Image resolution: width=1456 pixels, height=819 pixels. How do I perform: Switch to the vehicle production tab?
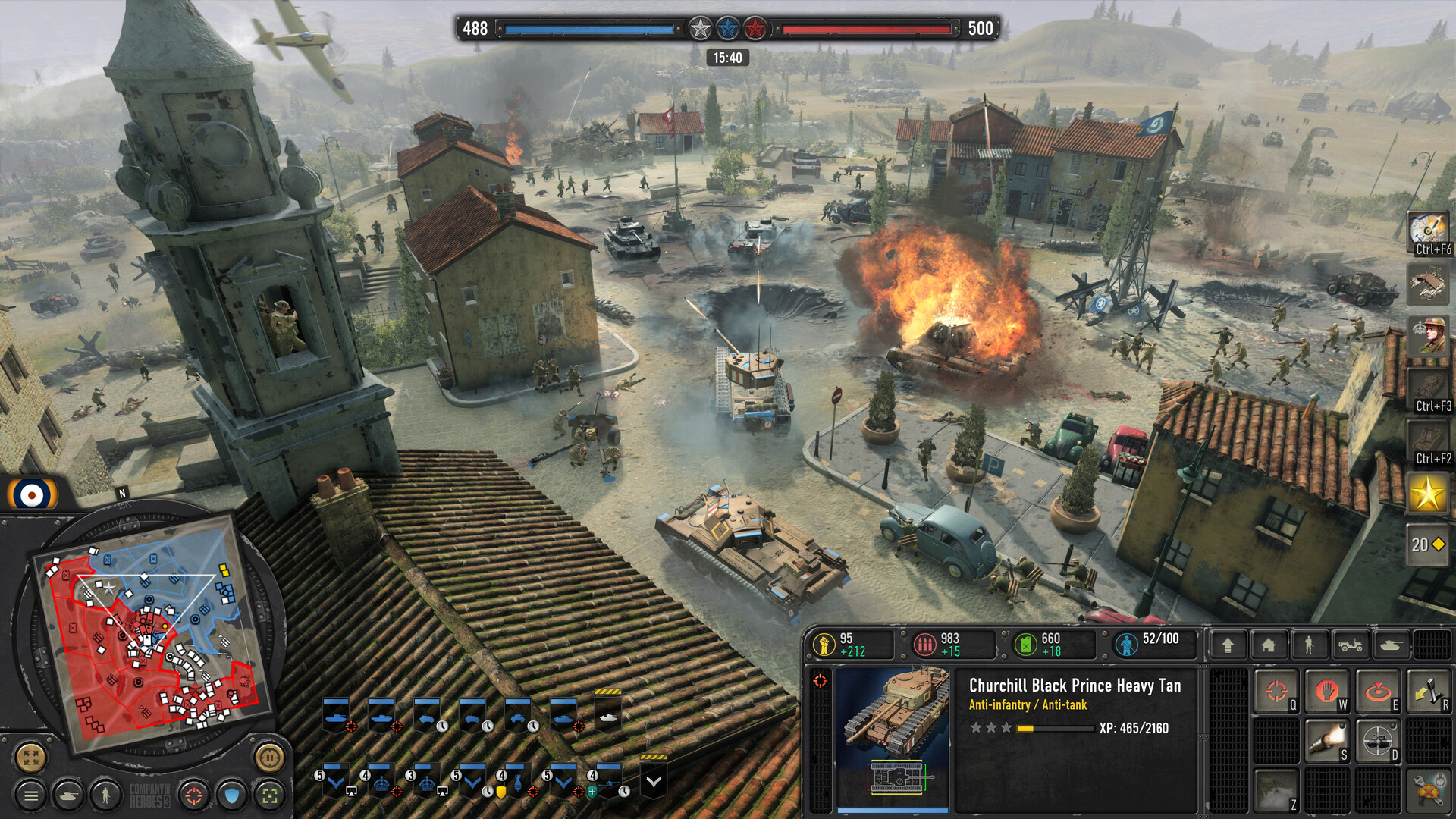tap(1350, 646)
